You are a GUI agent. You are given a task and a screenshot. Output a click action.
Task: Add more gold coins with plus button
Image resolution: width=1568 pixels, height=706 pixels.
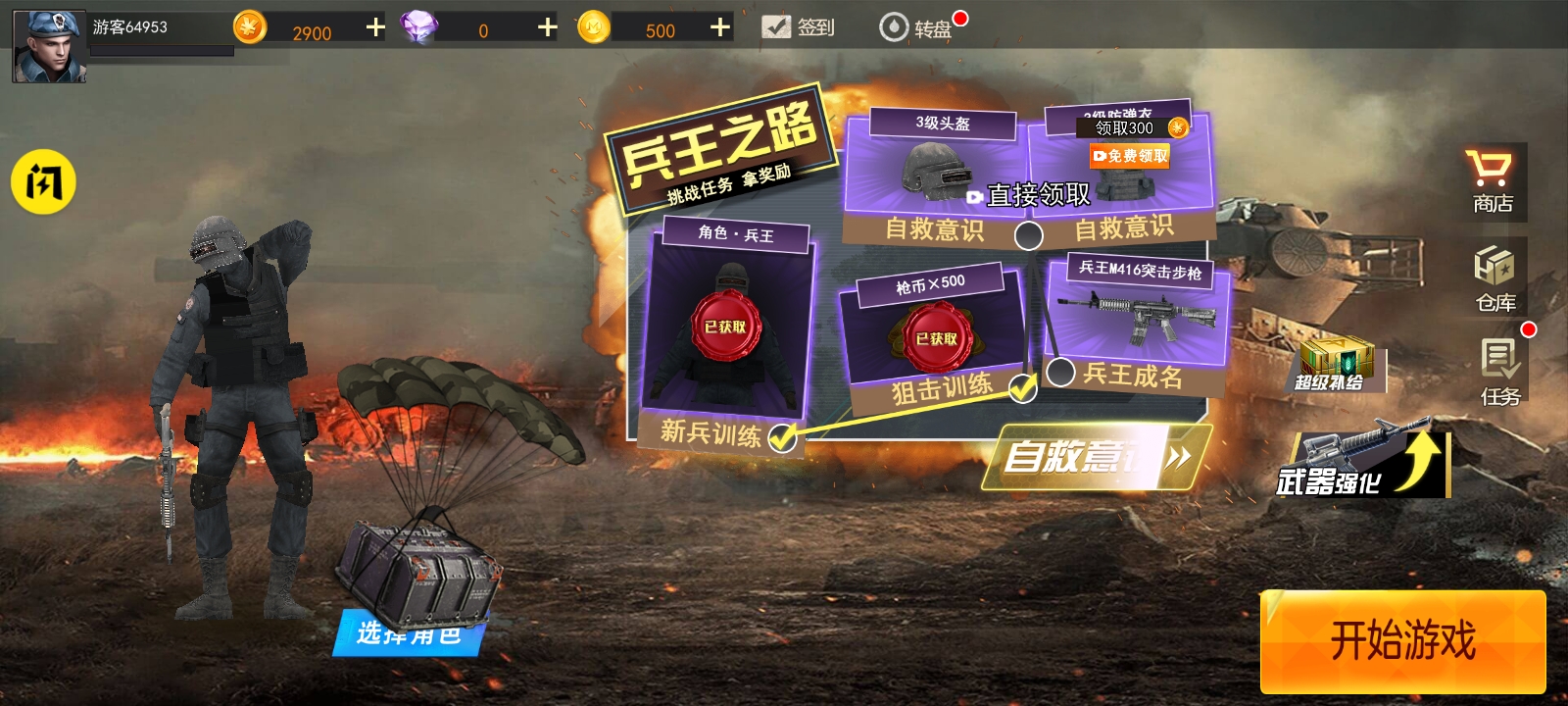pos(375,27)
